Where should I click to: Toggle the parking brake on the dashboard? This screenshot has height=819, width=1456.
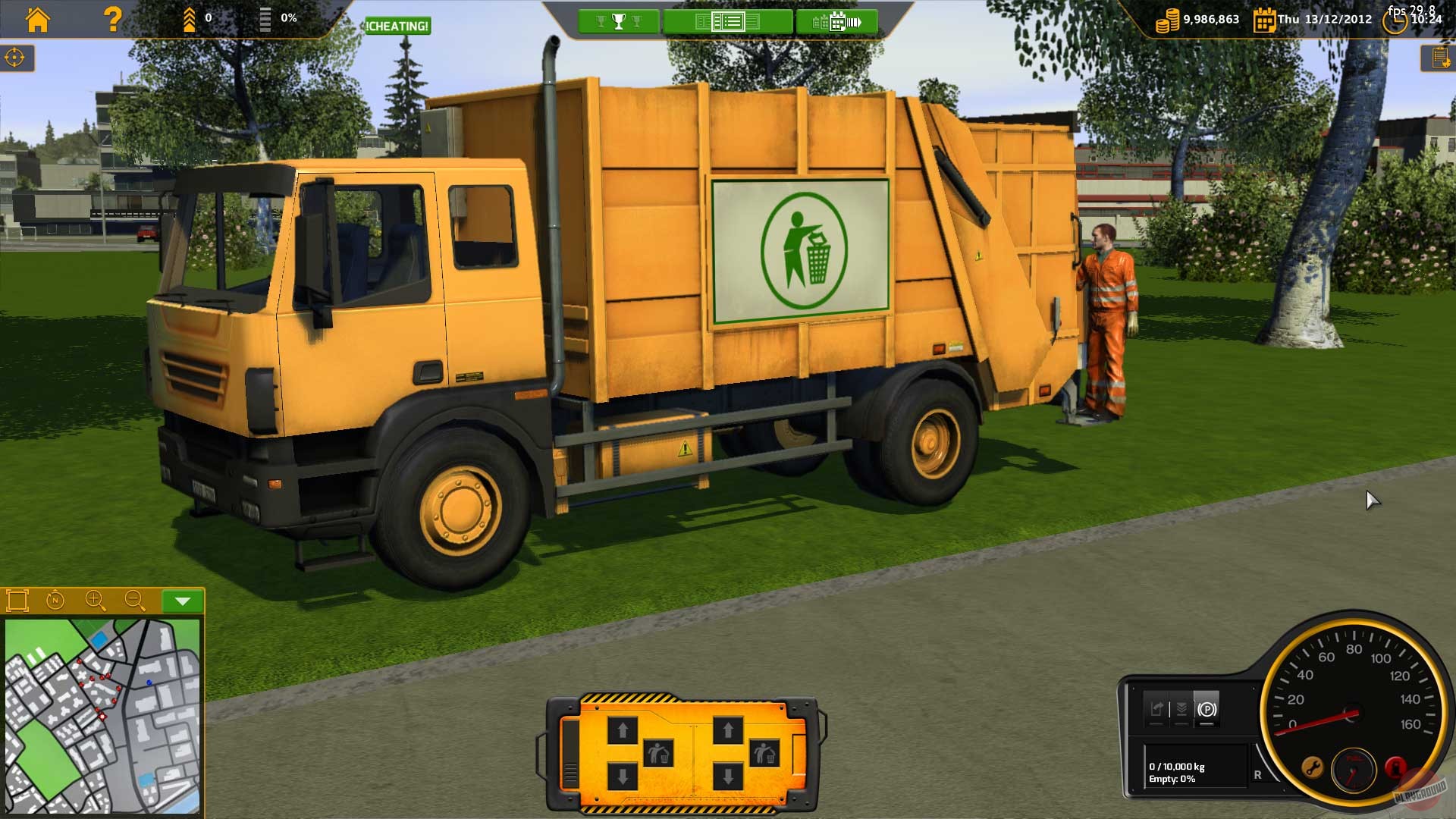pyautogui.click(x=1207, y=709)
